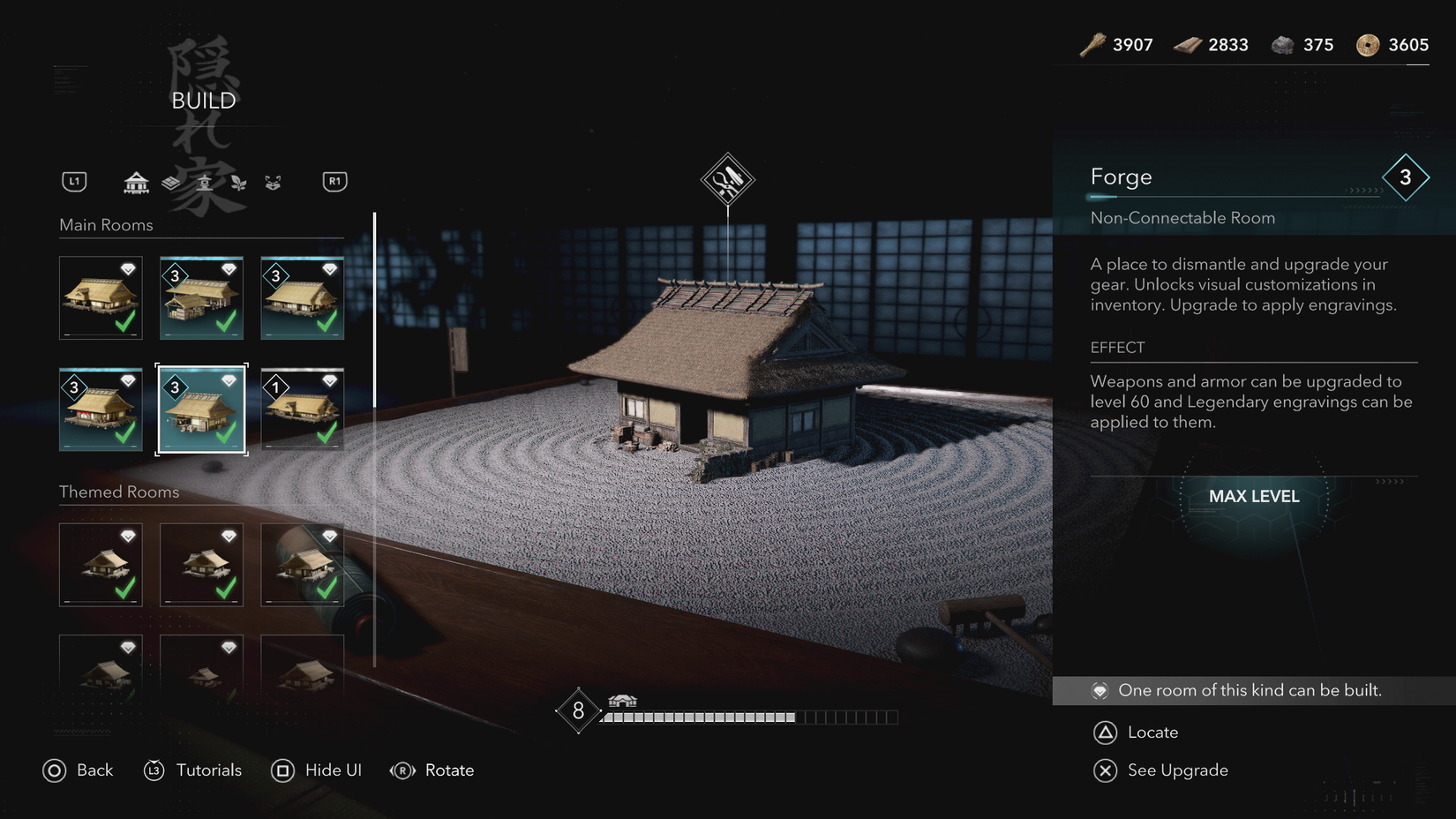
Task: Switch to the buildings category tab
Action: click(x=136, y=182)
